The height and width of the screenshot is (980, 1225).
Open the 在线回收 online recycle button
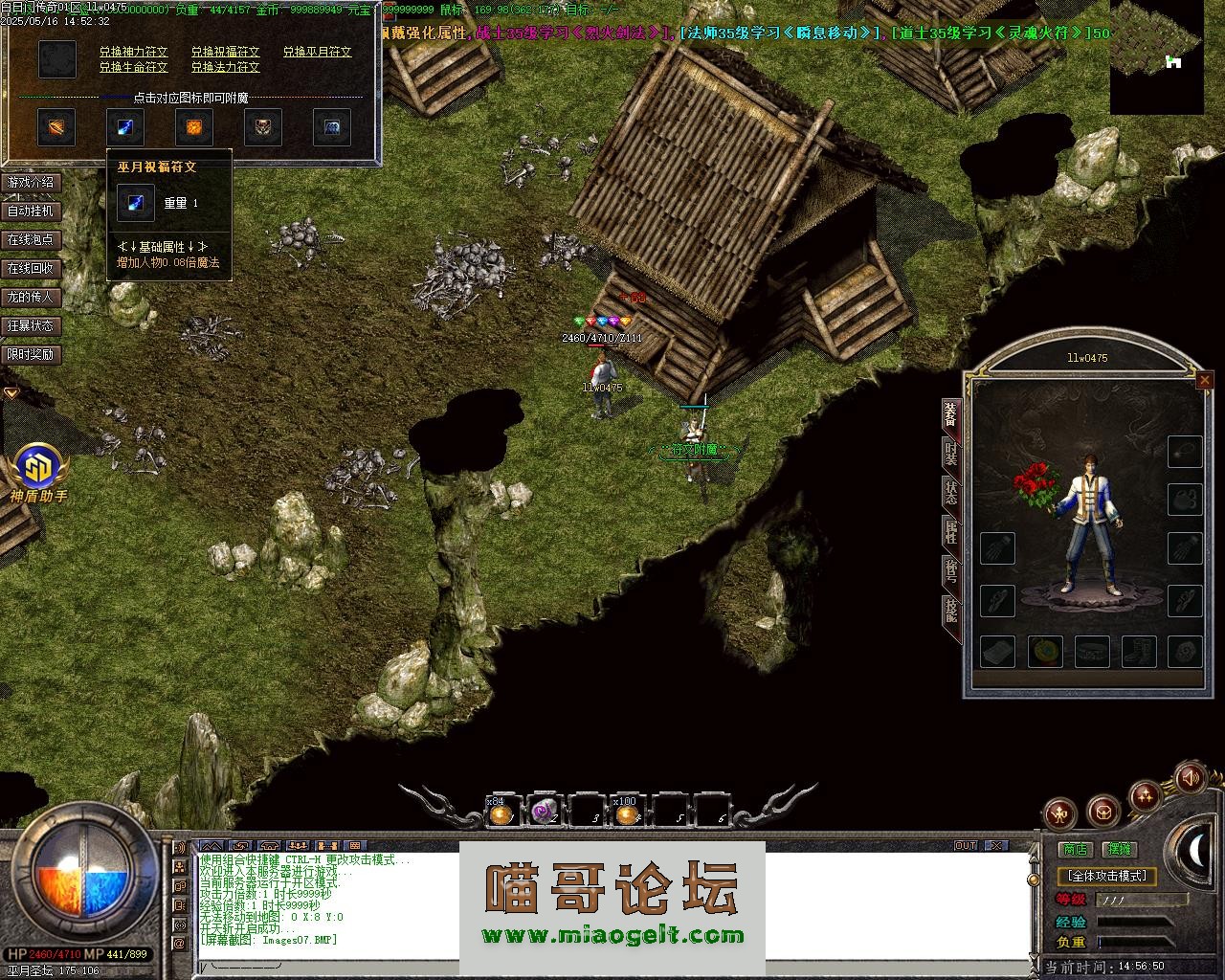31,268
